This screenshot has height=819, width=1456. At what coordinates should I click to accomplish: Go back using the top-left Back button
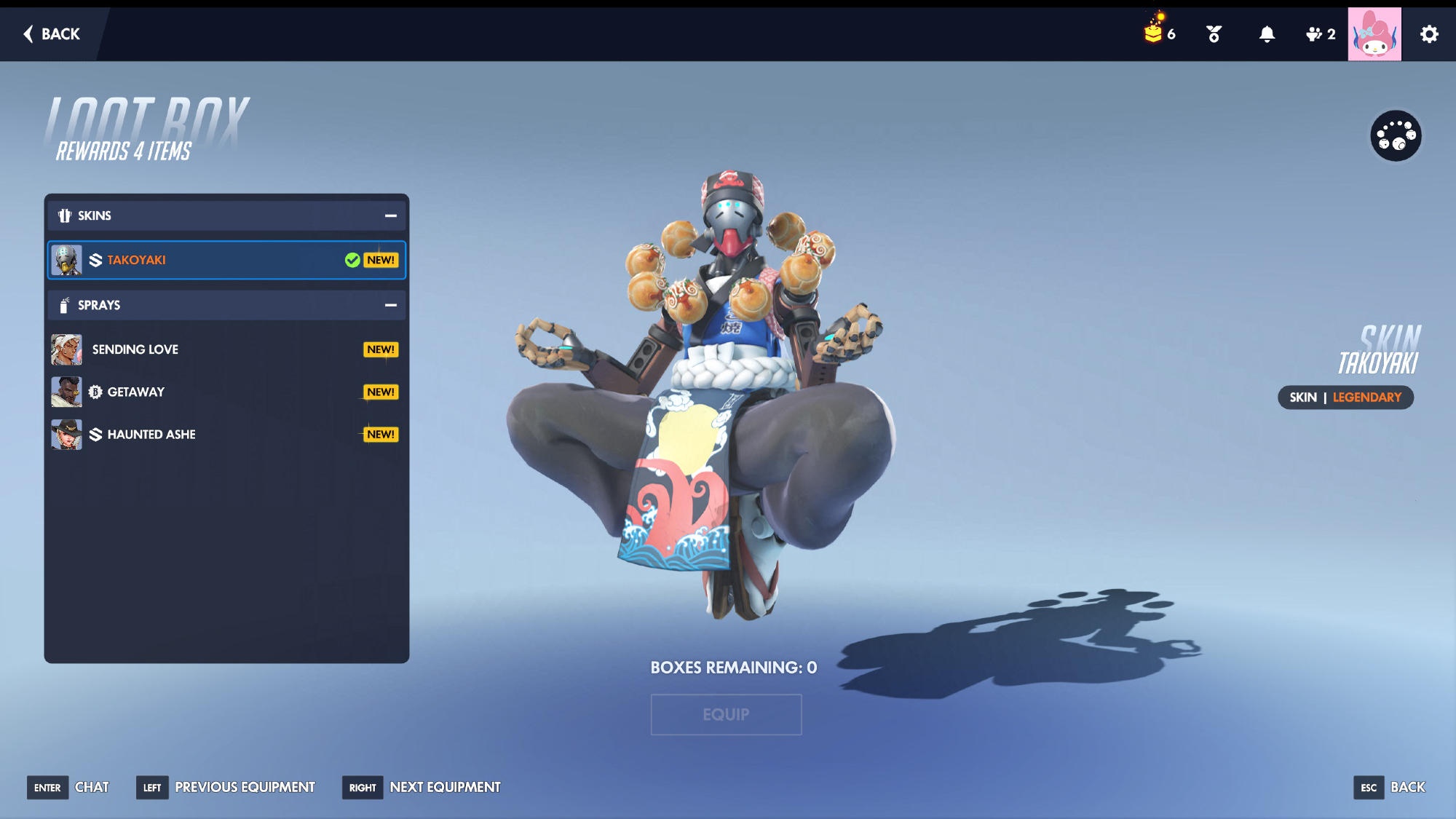tap(52, 34)
